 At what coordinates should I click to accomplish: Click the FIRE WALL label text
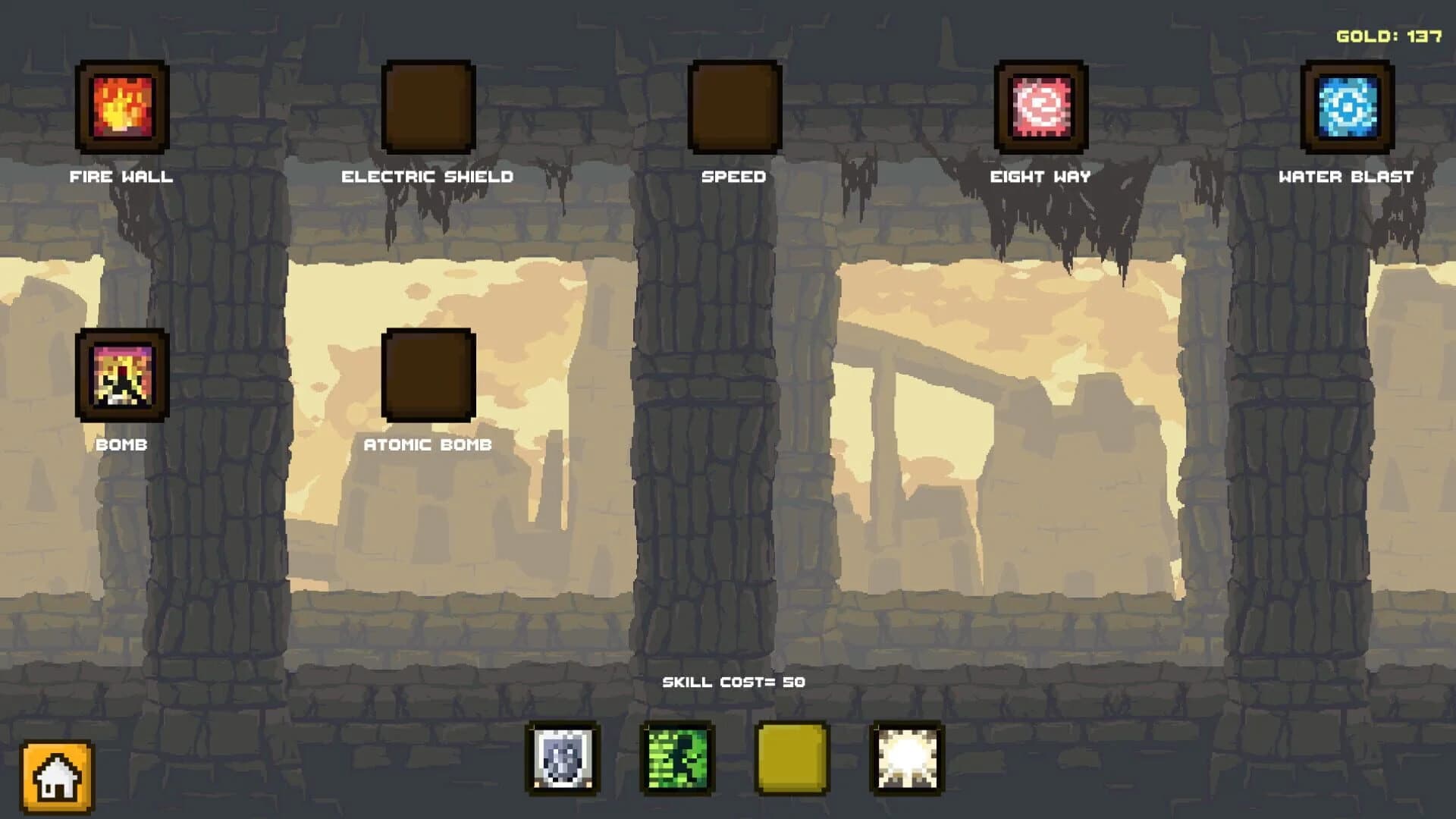pos(121,177)
